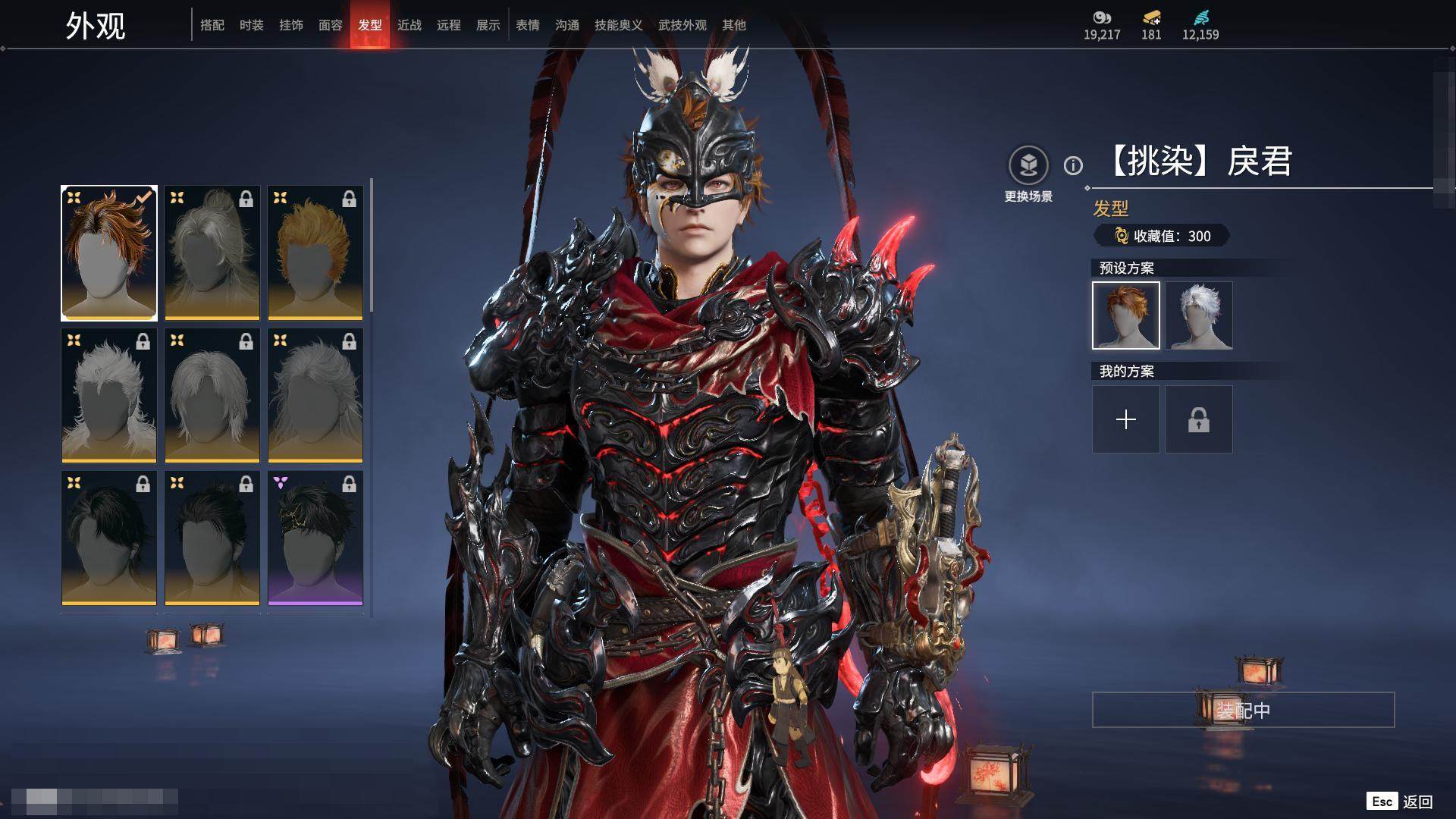Image resolution: width=1456 pixels, height=819 pixels.
Task: Click 返回 to go back
Action: click(x=1417, y=802)
